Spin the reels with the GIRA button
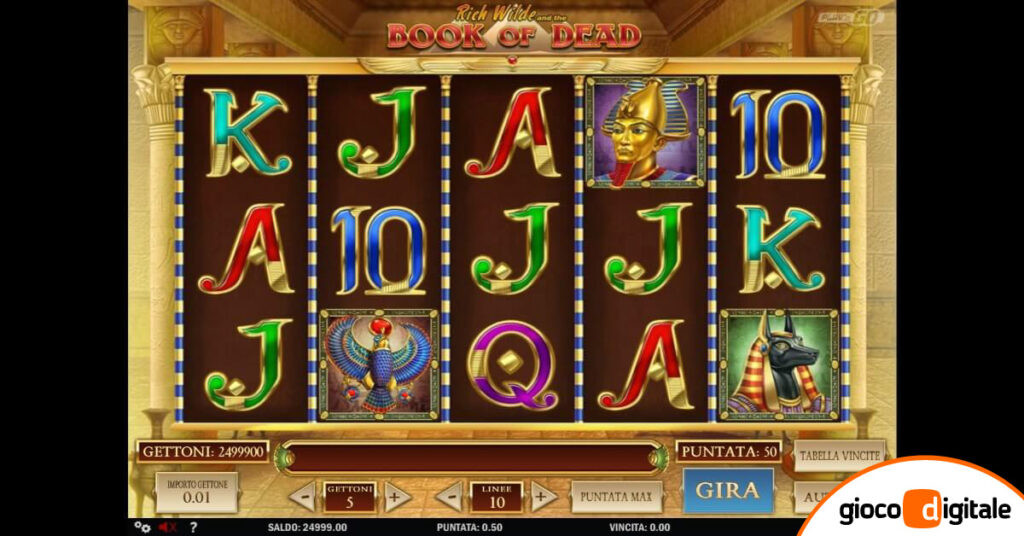This screenshot has width=1024, height=536. click(728, 491)
